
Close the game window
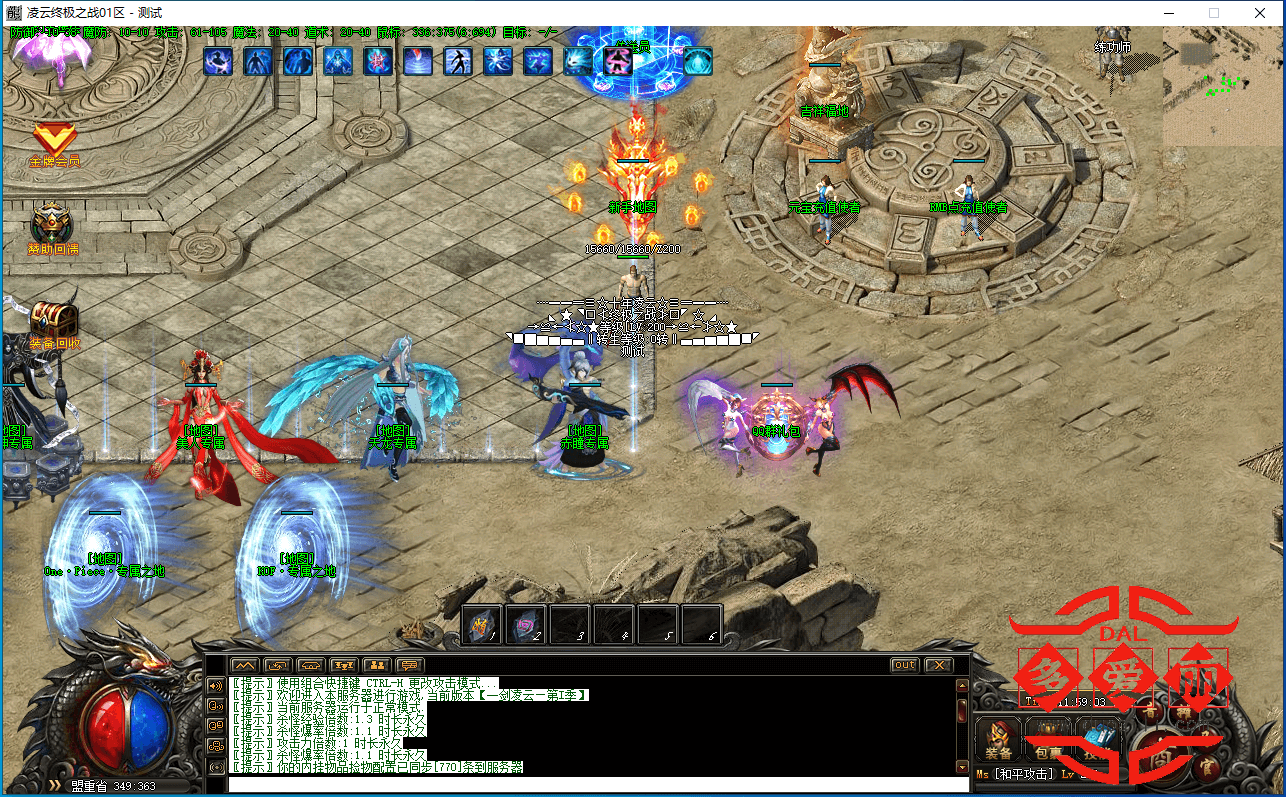tap(1259, 13)
